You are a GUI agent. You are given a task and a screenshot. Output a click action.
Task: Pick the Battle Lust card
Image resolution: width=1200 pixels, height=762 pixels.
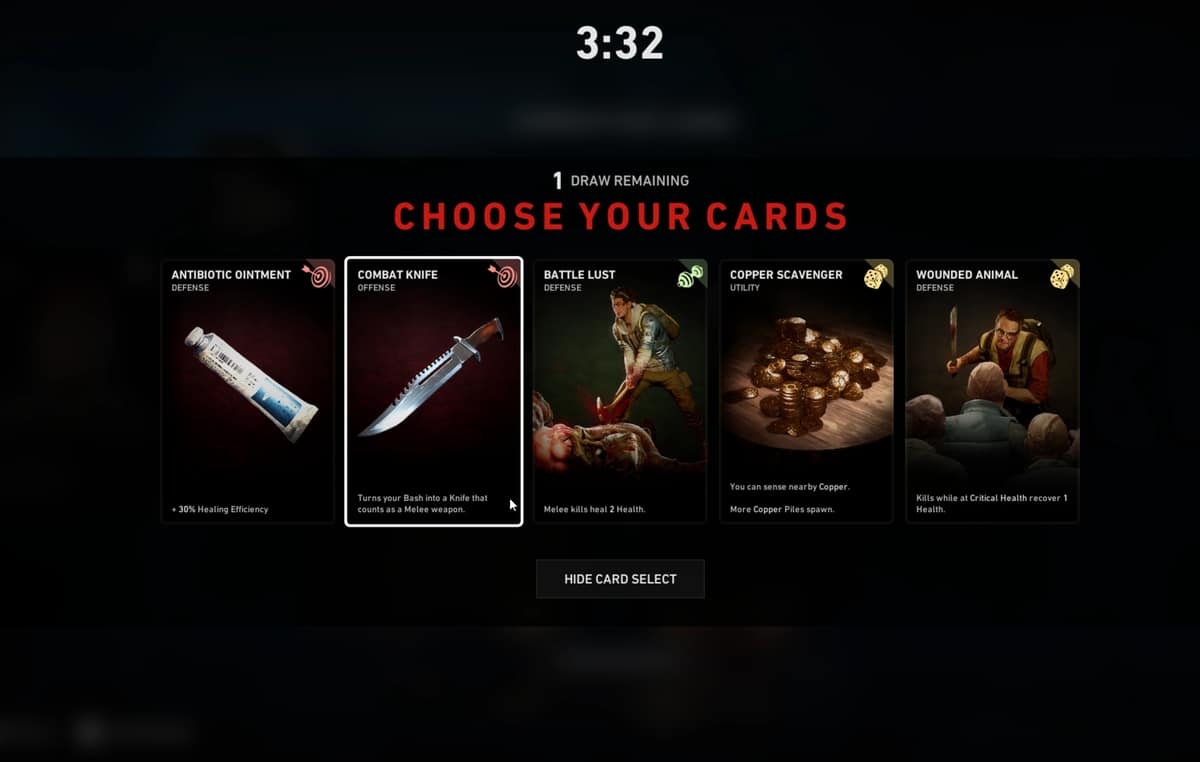pyautogui.click(x=620, y=391)
